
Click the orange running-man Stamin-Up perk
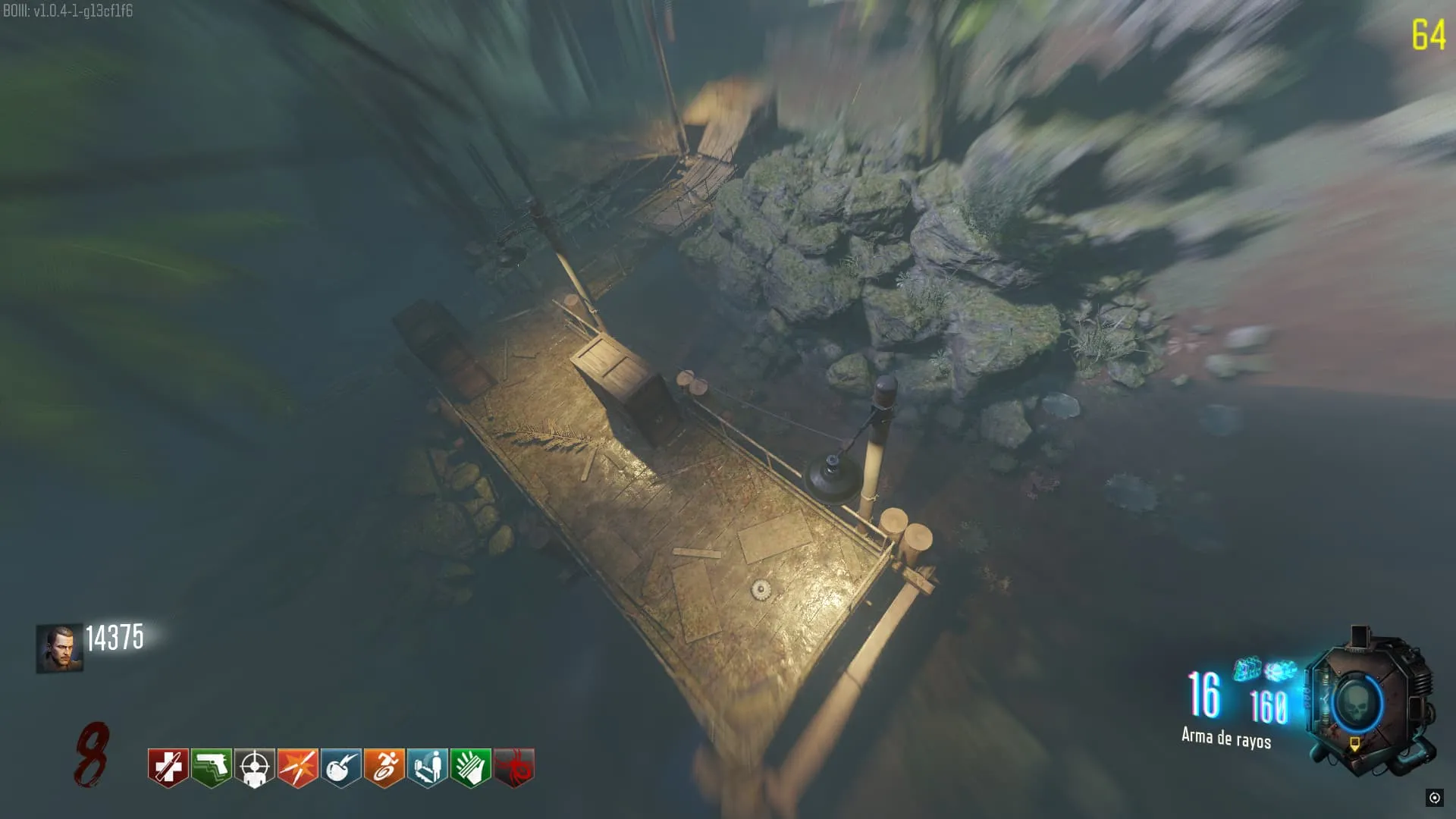click(x=384, y=767)
